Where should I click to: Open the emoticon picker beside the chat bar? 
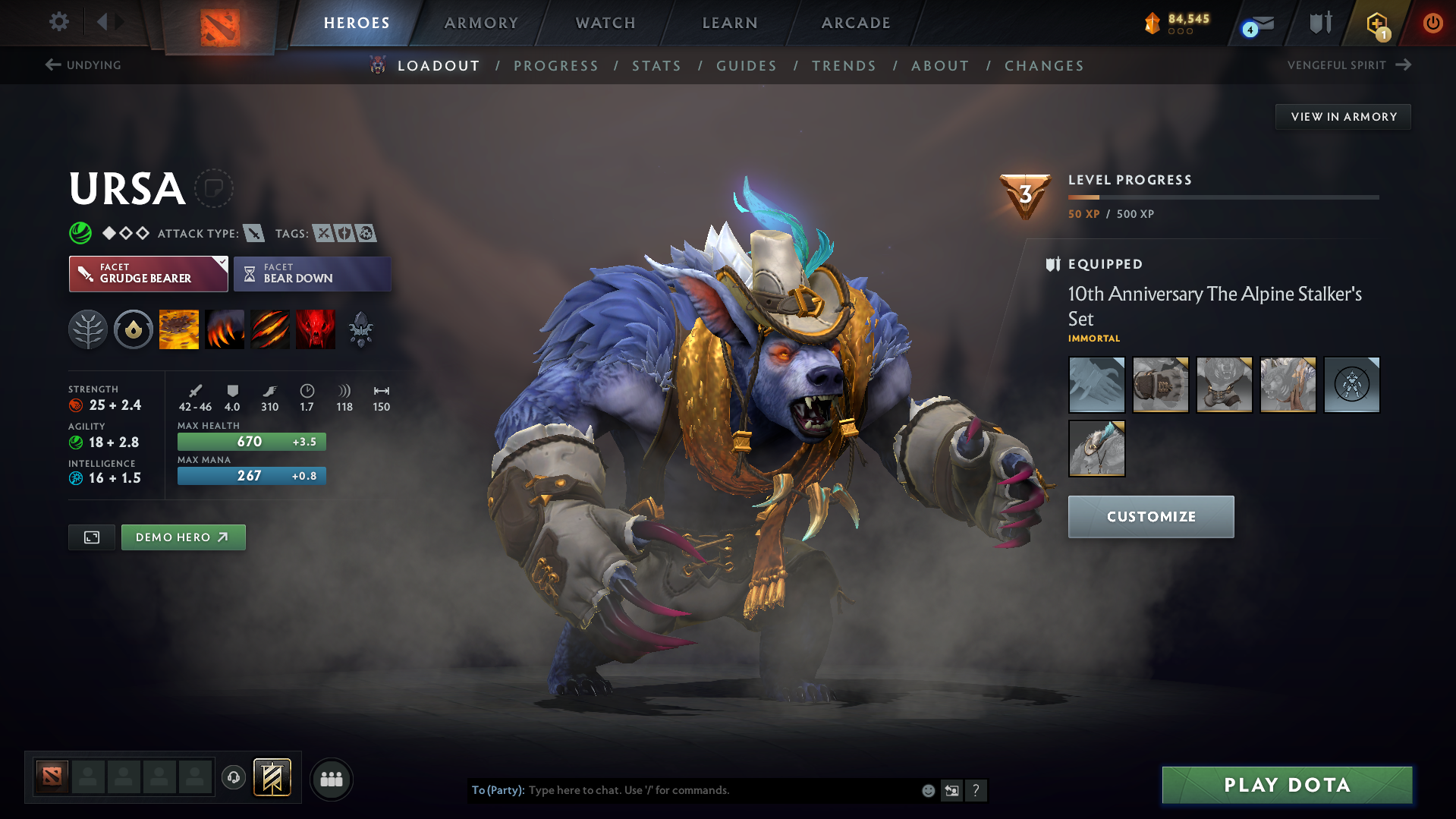point(928,790)
